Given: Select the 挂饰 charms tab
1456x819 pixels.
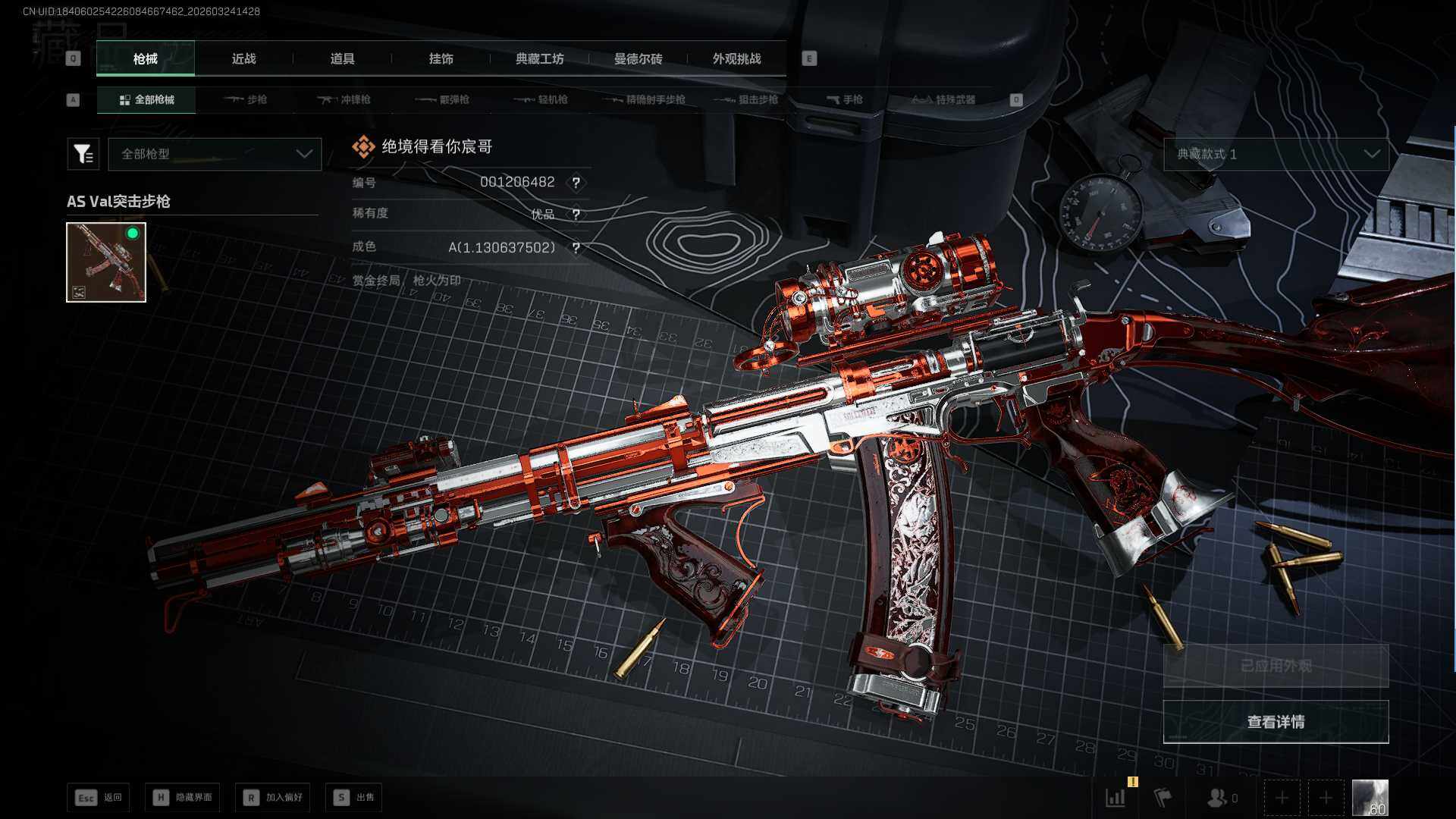Looking at the screenshot, I should click(441, 59).
